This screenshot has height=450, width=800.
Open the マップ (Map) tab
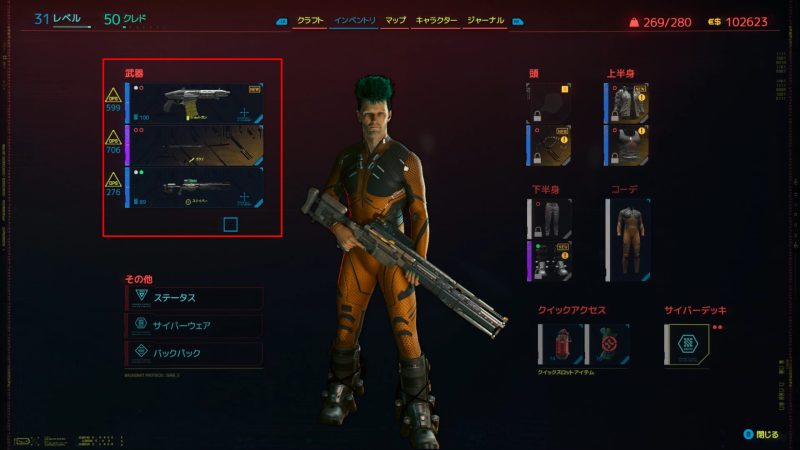click(x=395, y=20)
